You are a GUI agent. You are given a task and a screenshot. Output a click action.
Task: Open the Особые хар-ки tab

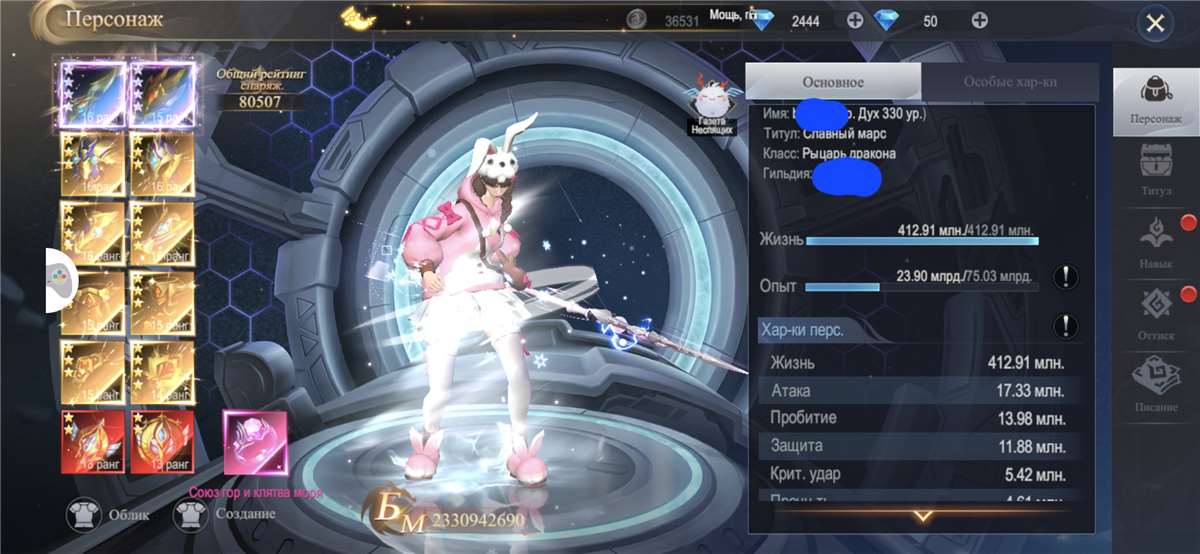pyautogui.click(x=1010, y=82)
